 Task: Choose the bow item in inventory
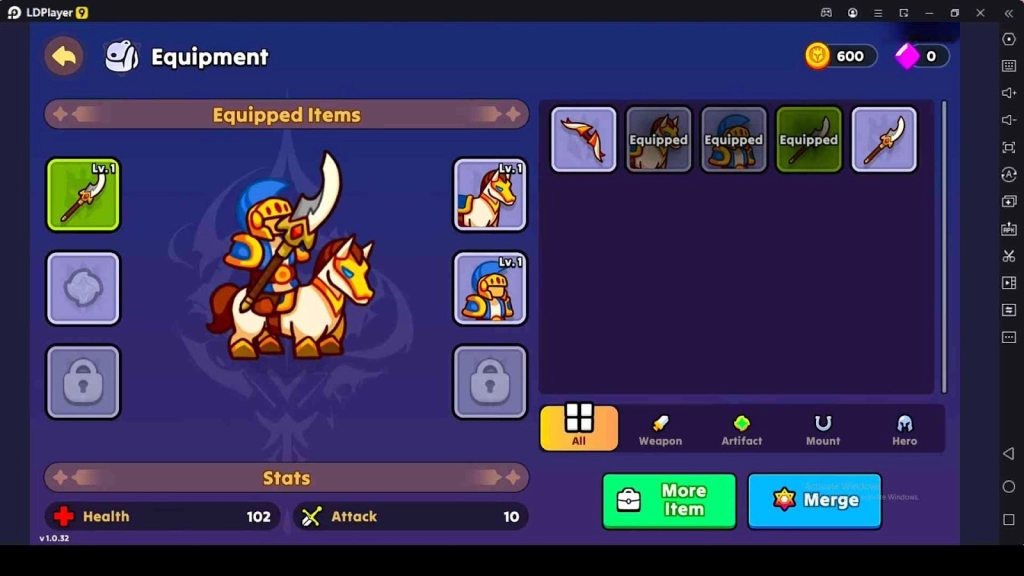click(584, 140)
